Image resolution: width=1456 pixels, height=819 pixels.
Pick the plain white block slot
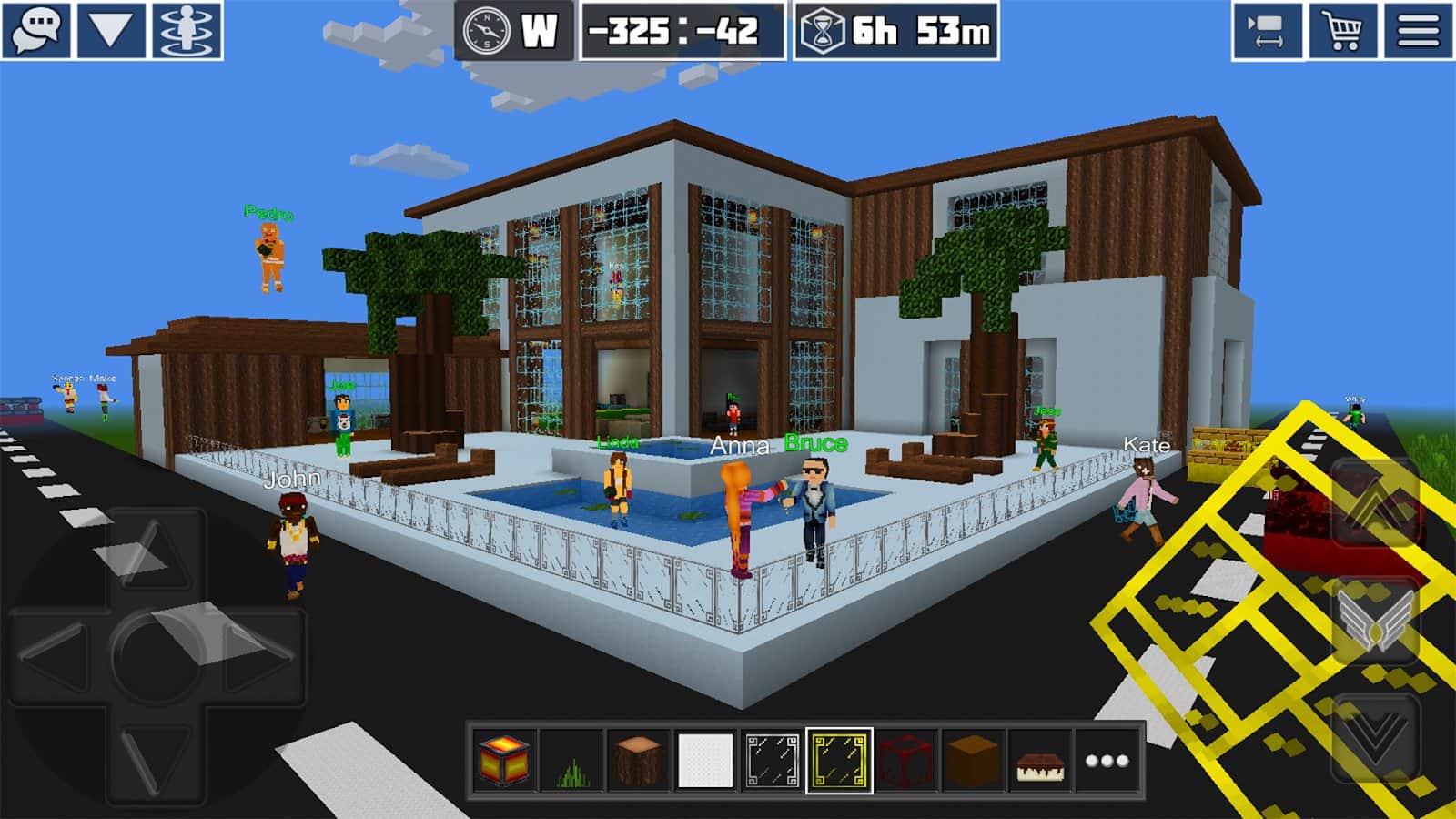tap(705, 761)
